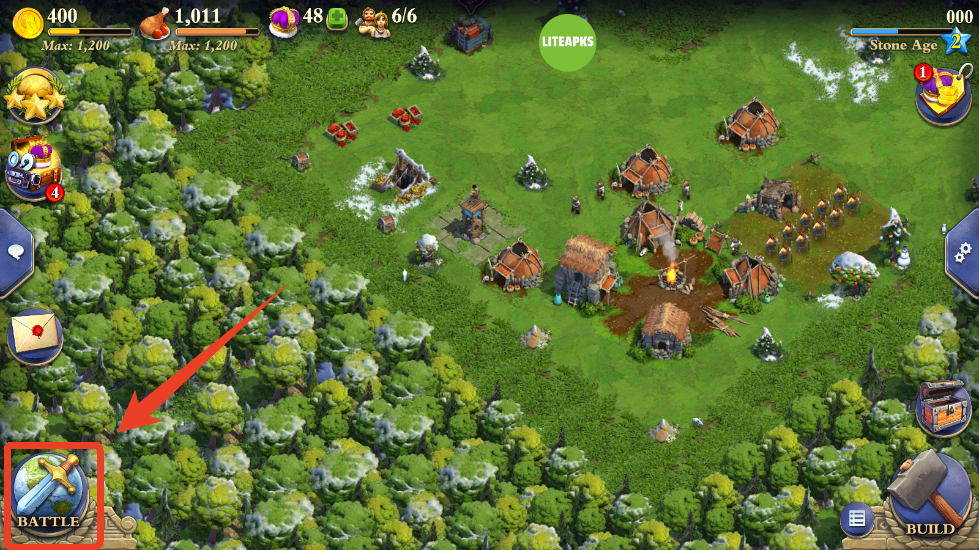Open the treasure chest store button

click(942, 407)
